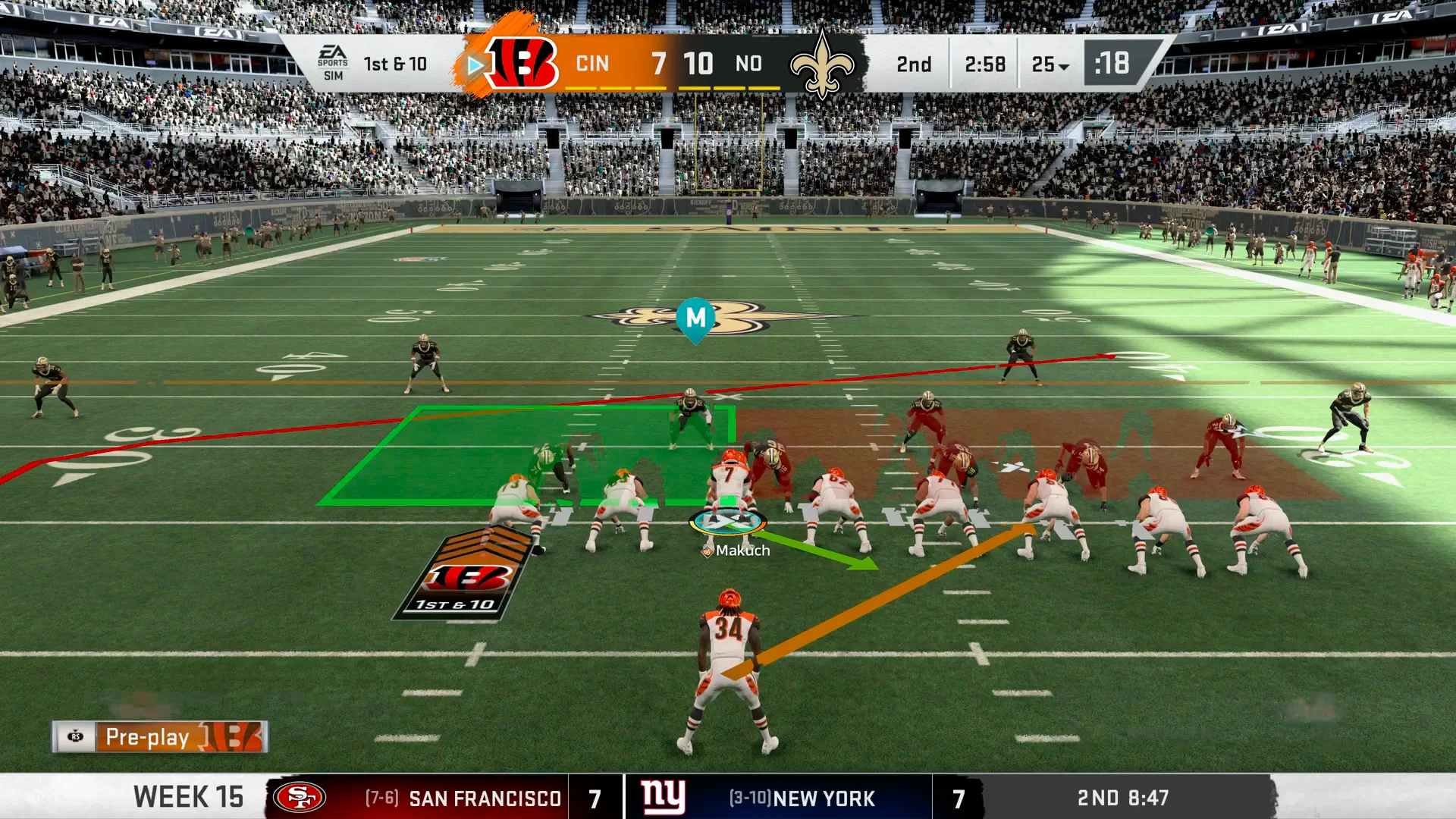The image size is (1456, 819).
Task: Click the Saints fleur-de-lis logo in the scoreboard
Action: point(822,64)
